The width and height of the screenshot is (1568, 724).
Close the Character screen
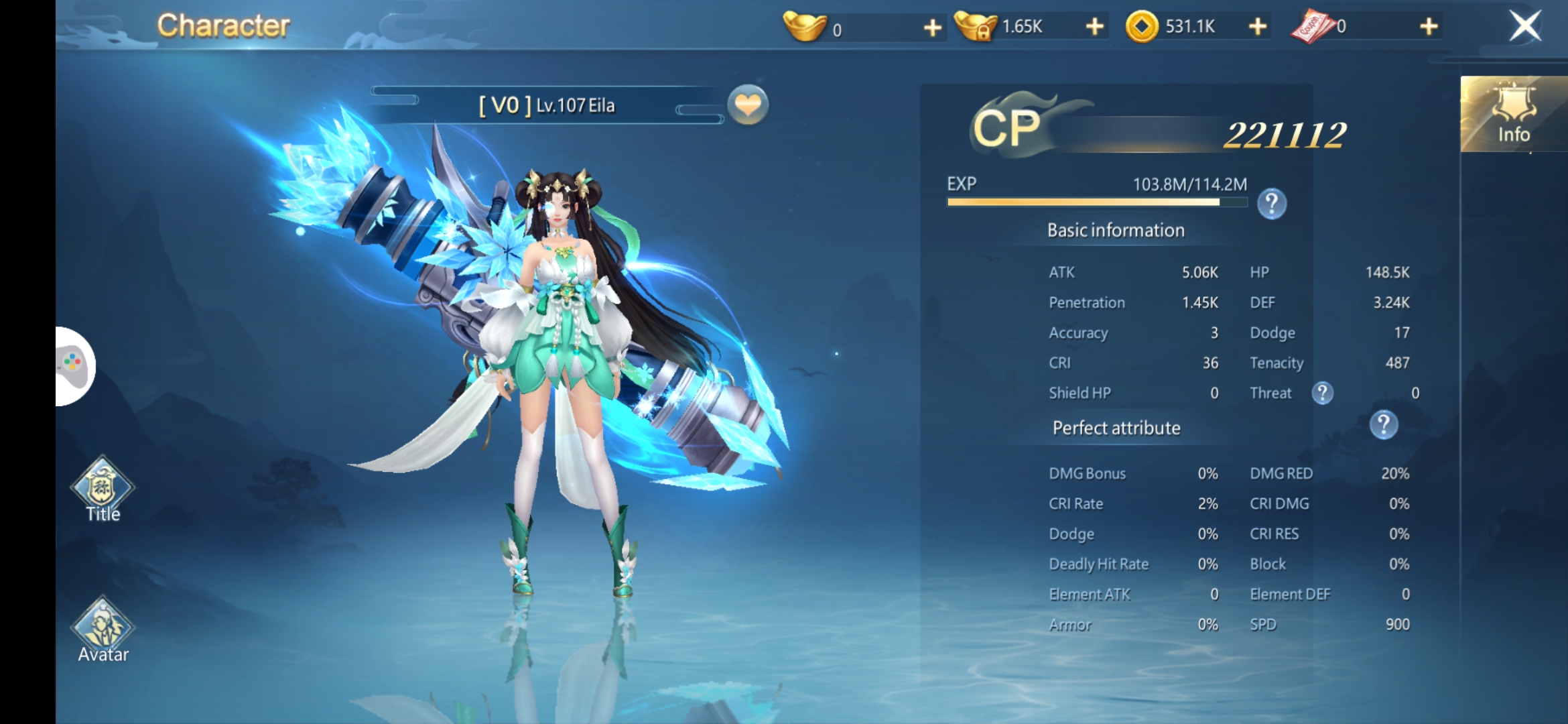tap(1525, 27)
